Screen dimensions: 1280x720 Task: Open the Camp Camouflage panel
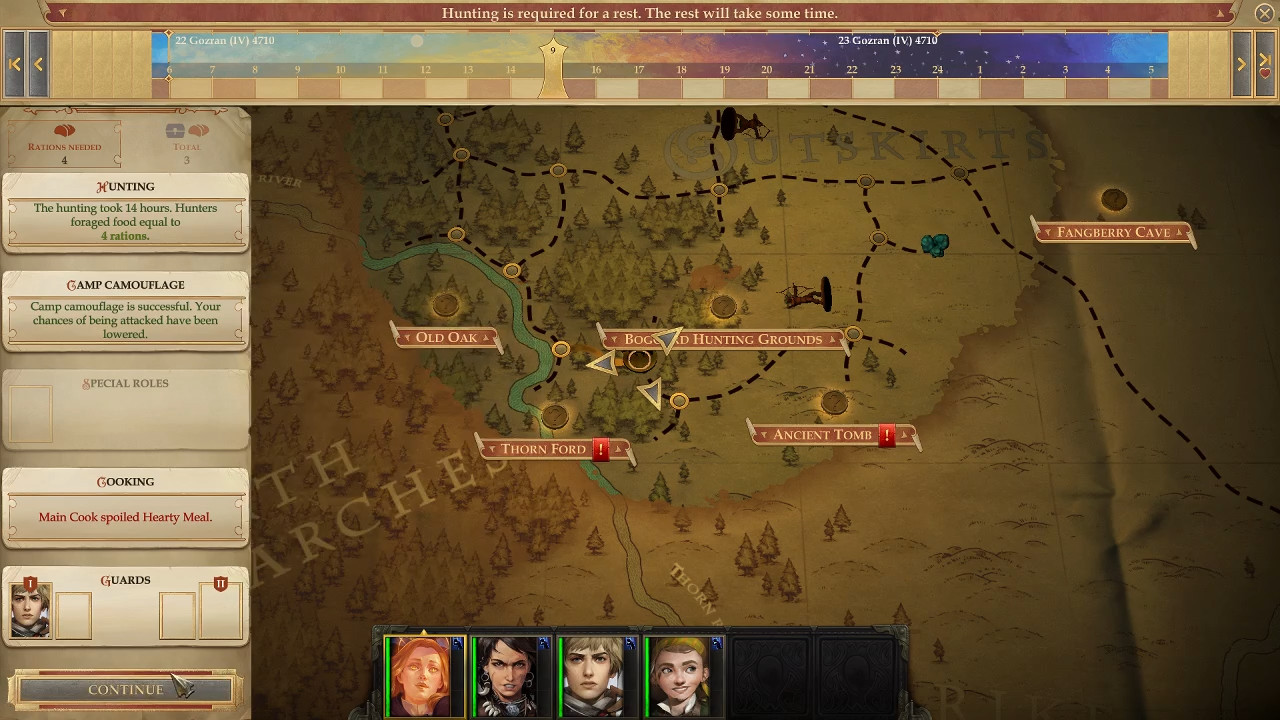125,310
